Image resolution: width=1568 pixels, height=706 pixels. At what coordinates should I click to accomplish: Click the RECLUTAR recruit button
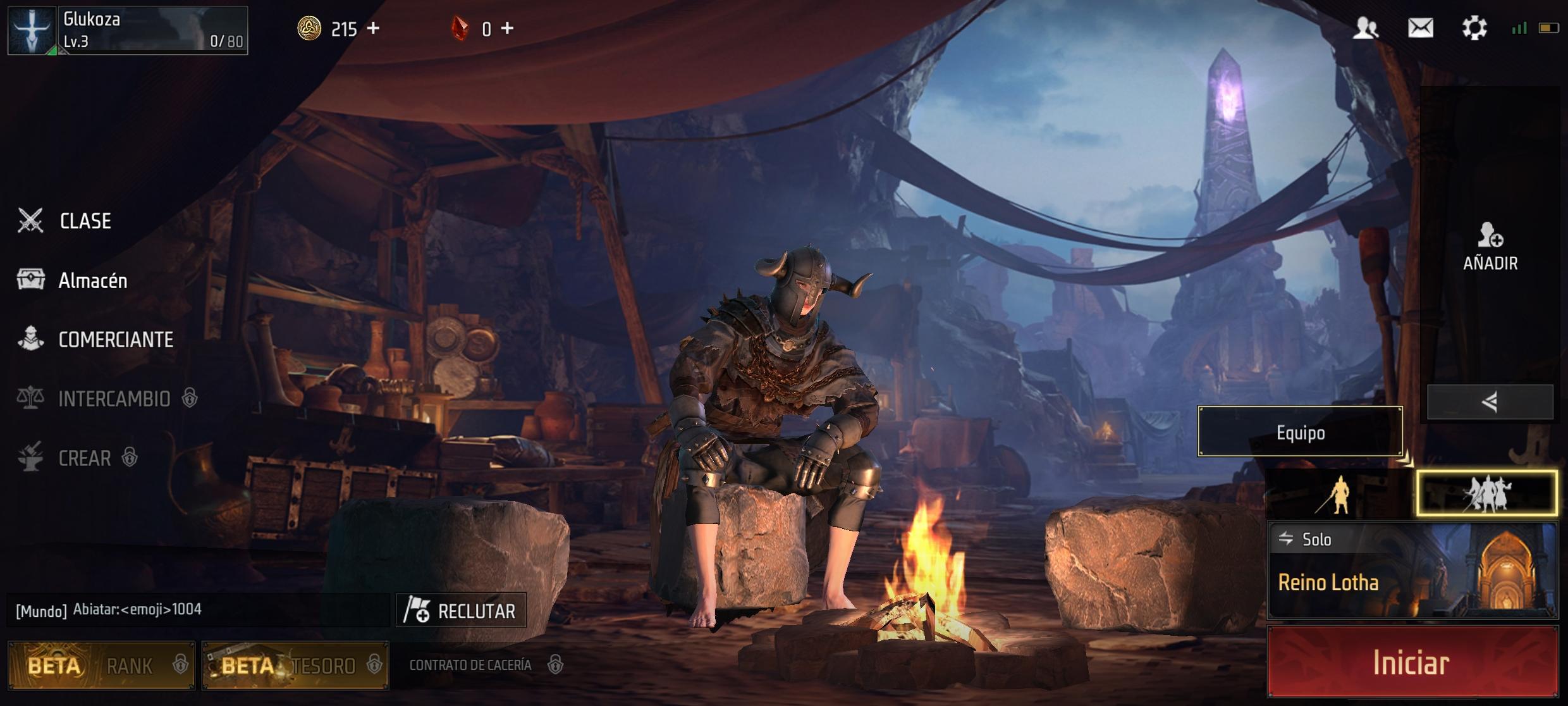[461, 610]
